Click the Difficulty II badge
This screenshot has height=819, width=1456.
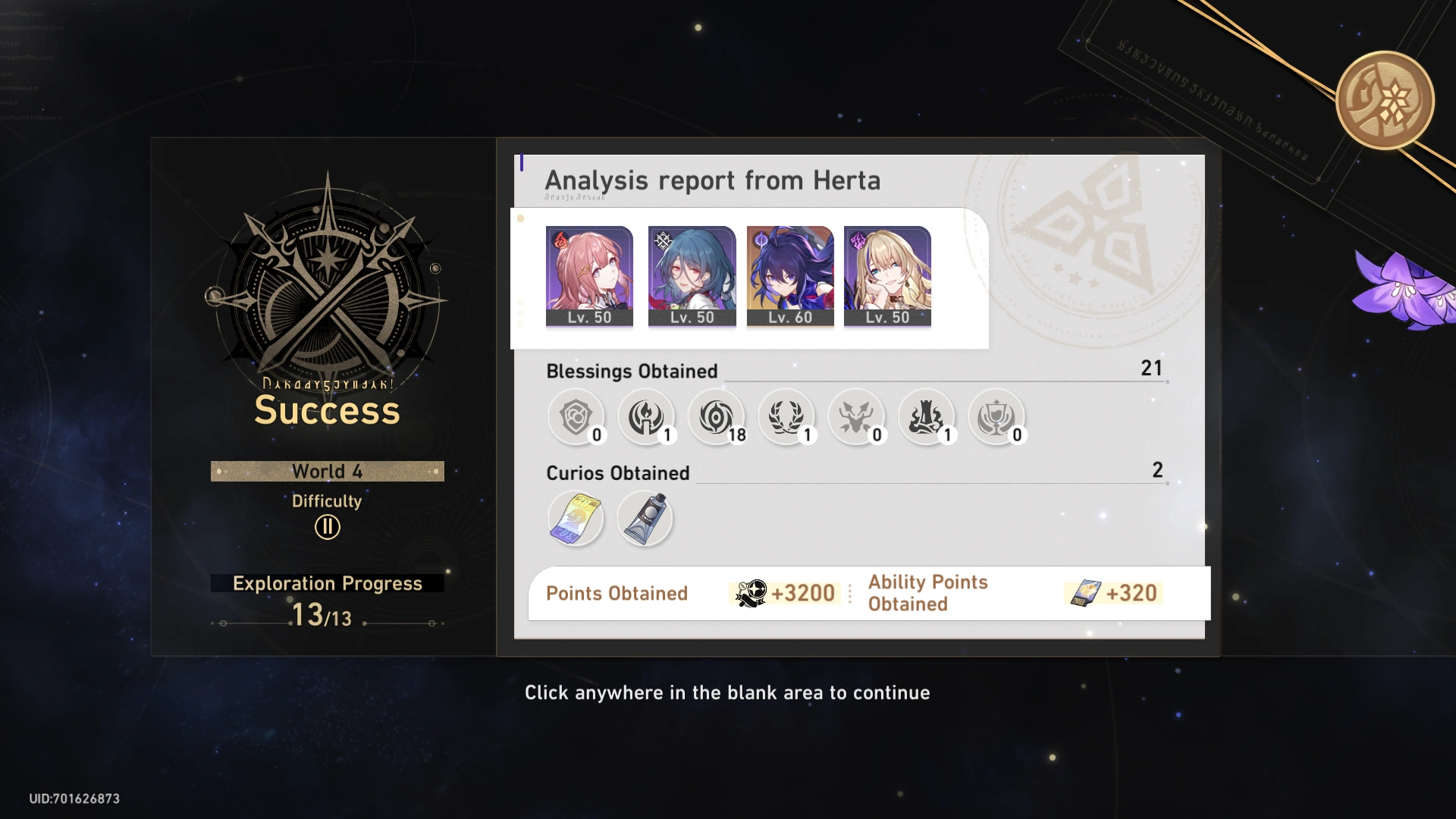pyautogui.click(x=326, y=525)
